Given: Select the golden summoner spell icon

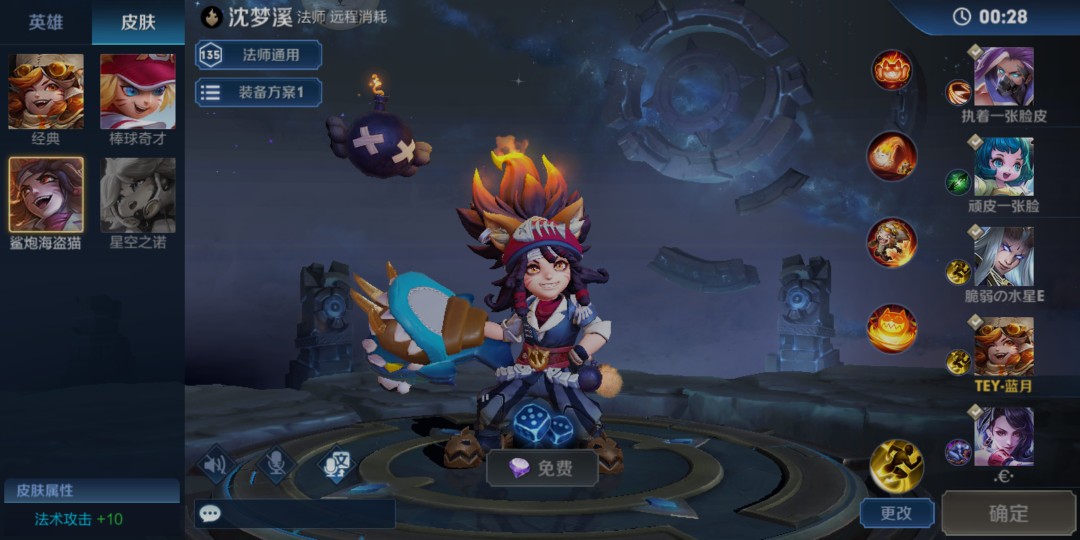Looking at the screenshot, I should point(896,464).
